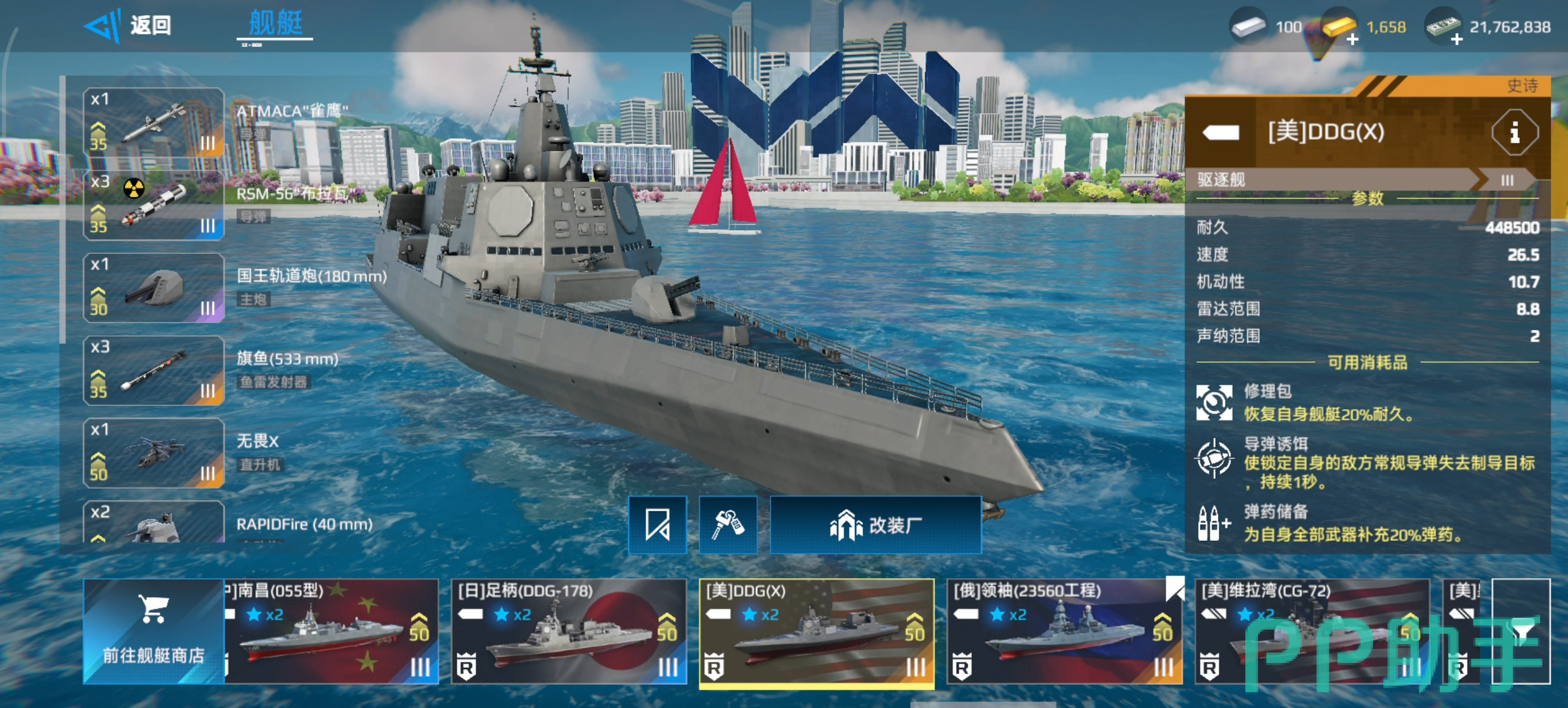The width and height of the screenshot is (1568, 708).
Task: Open the 旗鱼 torpedo launcher slot
Action: tap(153, 370)
